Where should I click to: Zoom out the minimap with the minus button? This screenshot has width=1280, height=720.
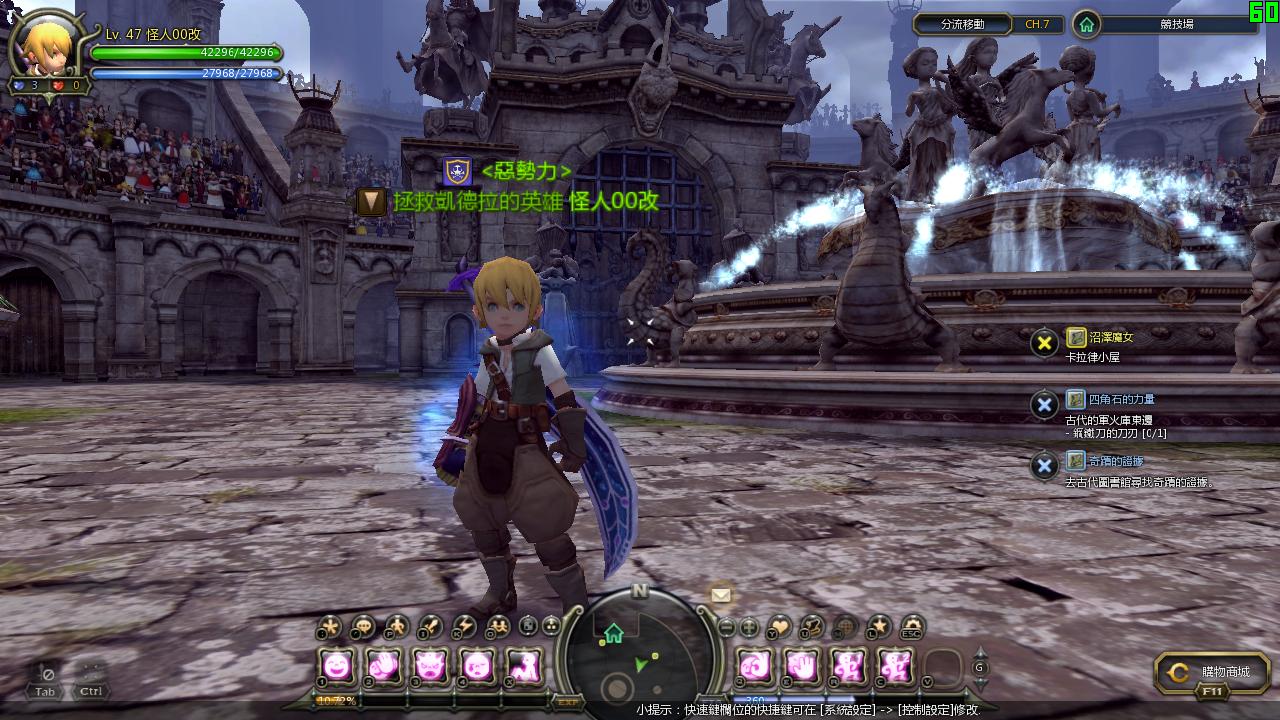[x=727, y=628]
